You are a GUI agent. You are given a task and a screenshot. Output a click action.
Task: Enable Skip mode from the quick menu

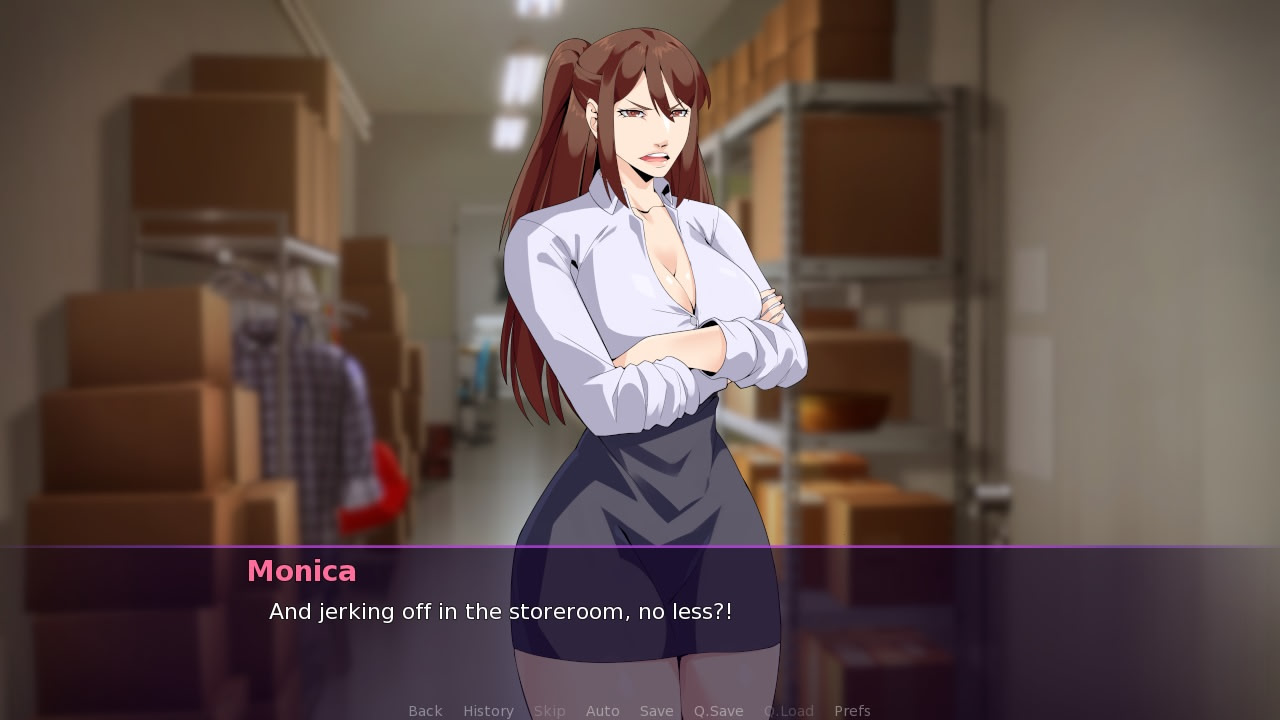[549, 710]
